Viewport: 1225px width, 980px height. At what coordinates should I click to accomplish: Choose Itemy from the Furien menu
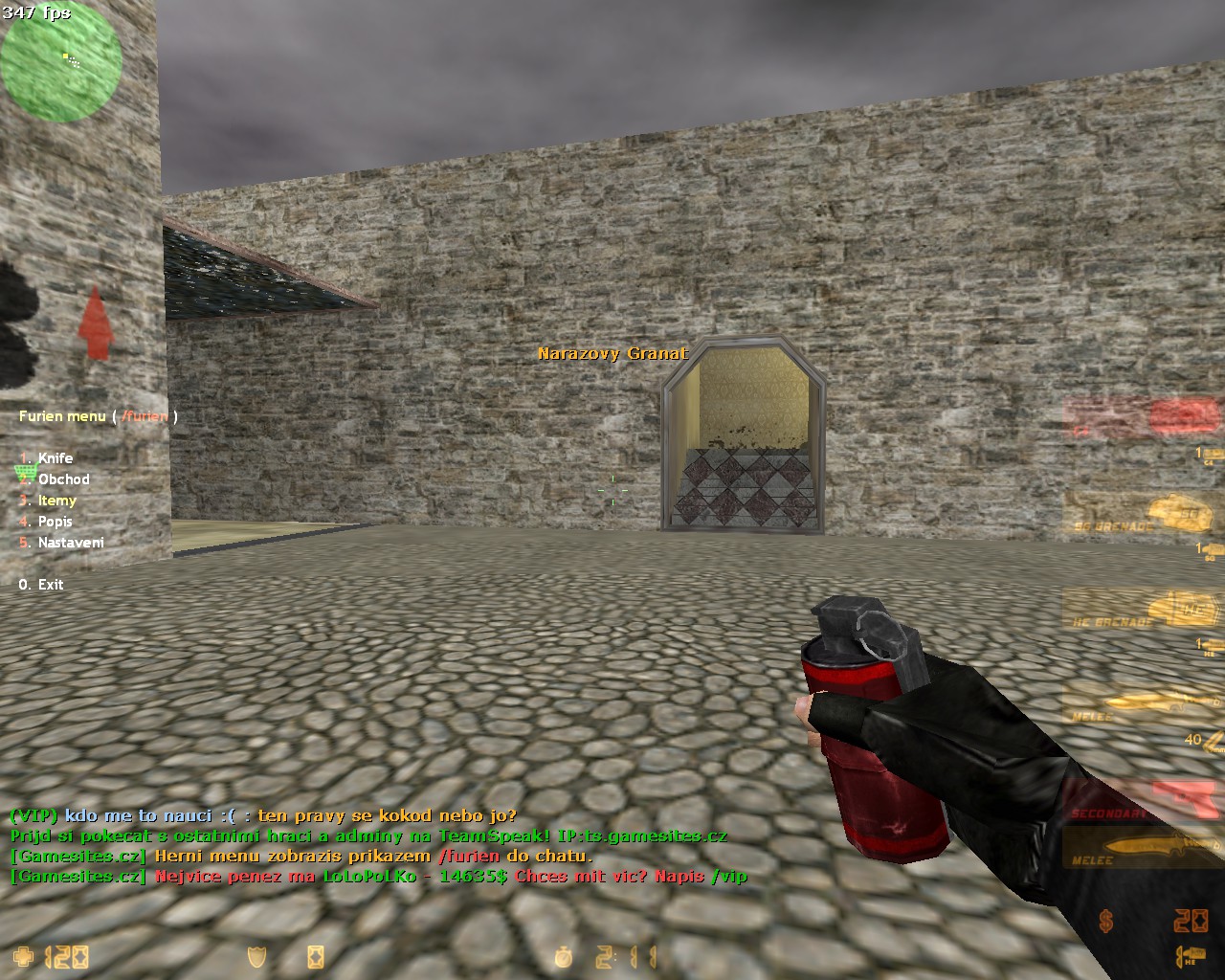[56, 501]
